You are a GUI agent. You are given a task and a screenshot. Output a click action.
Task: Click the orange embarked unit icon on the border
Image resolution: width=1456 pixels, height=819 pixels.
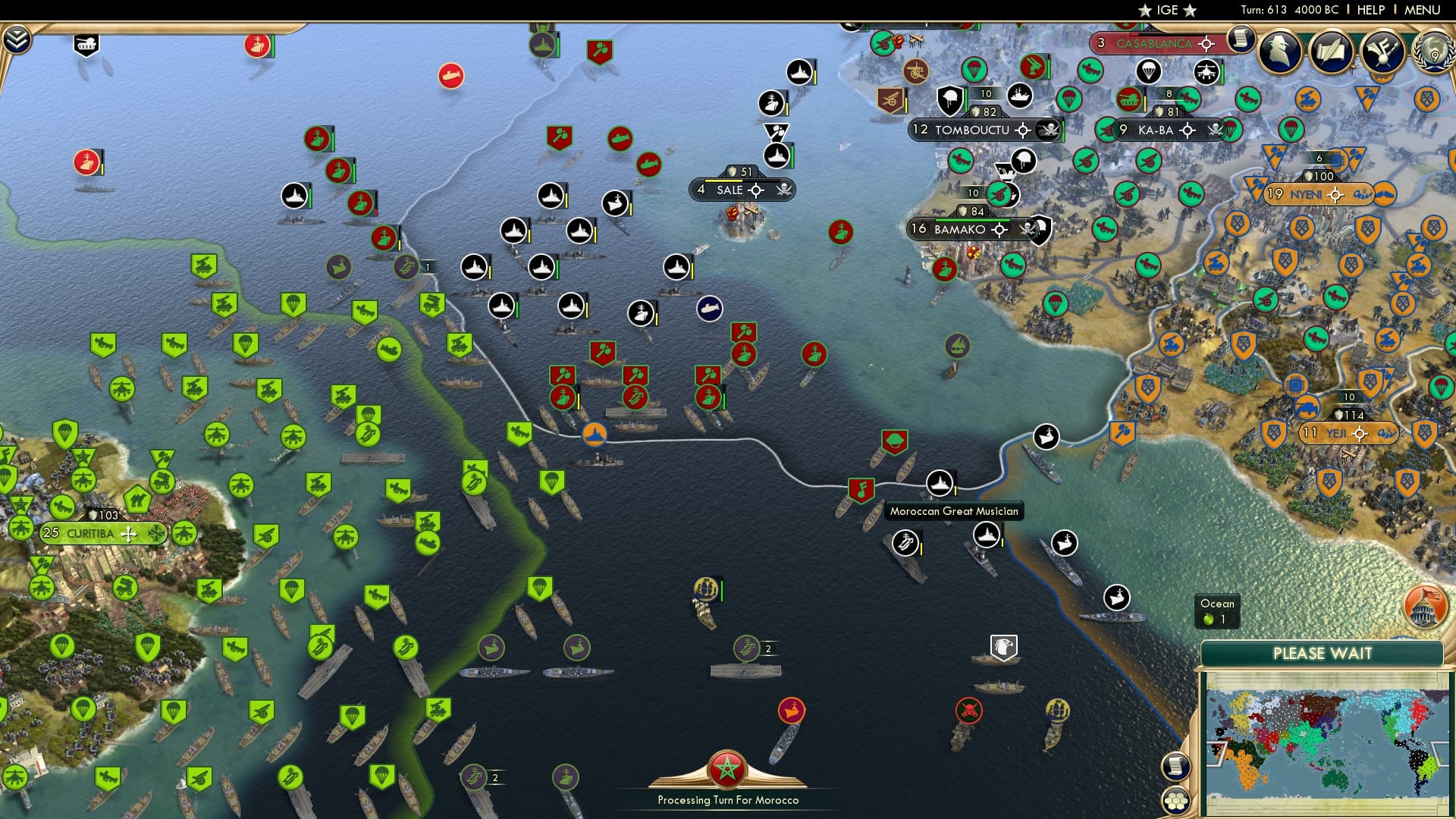click(596, 435)
